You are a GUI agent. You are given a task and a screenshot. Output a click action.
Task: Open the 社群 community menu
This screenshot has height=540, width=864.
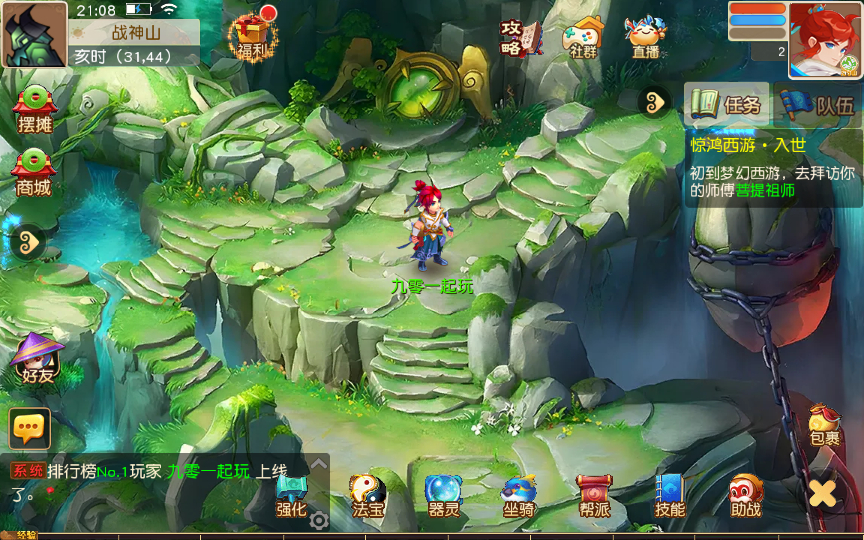click(x=584, y=38)
